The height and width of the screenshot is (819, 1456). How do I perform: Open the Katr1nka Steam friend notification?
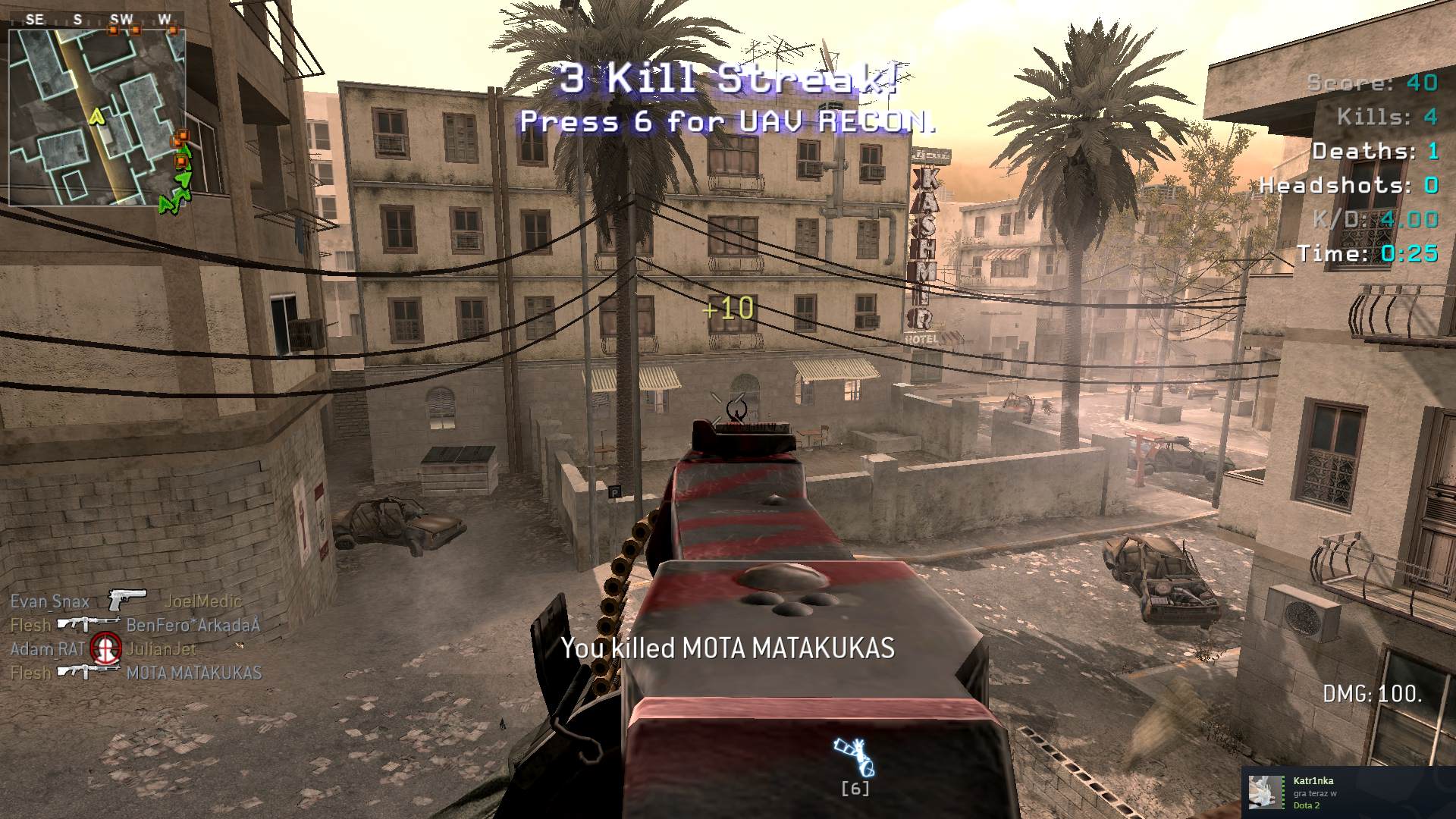(1348, 792)
